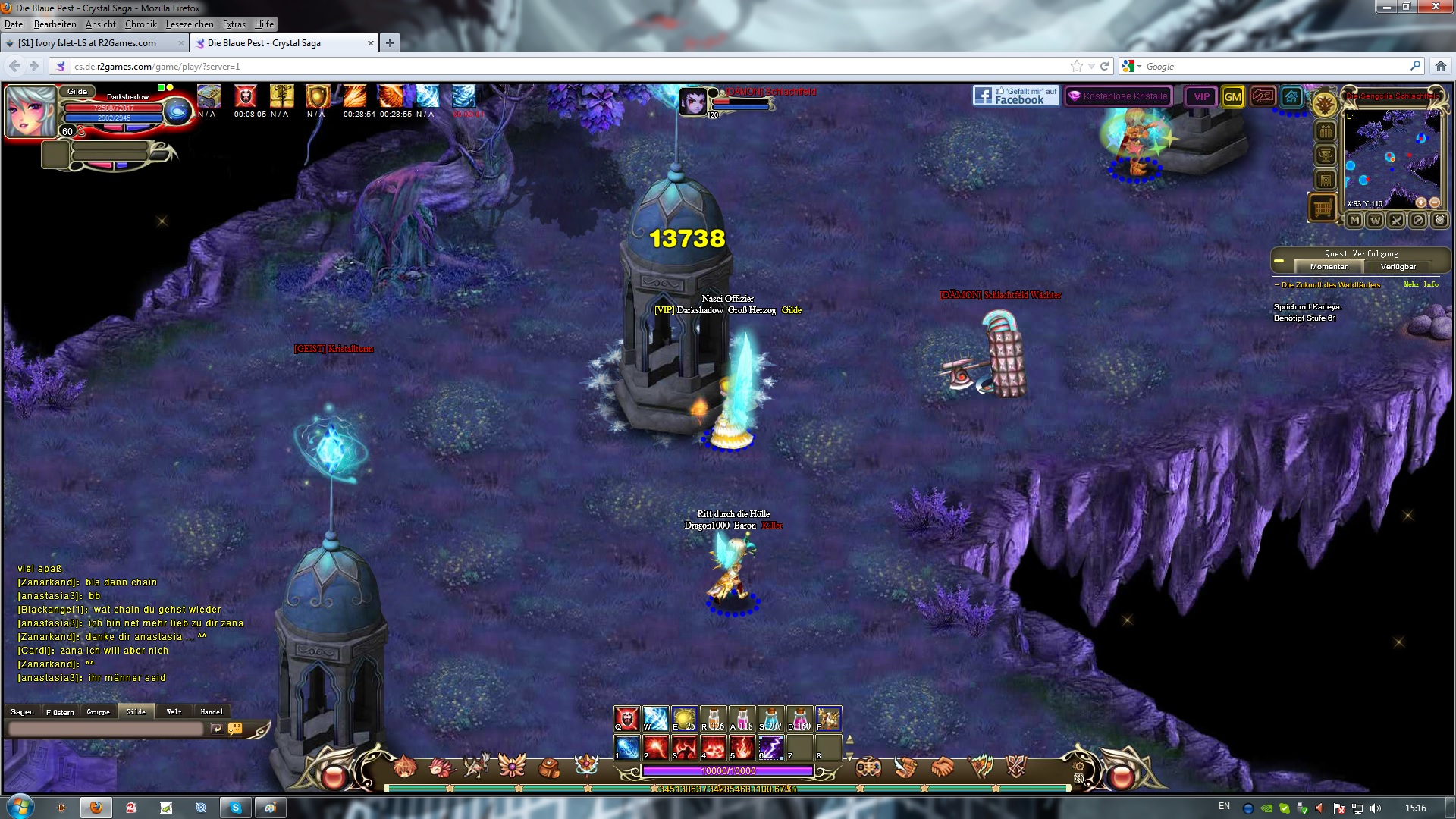Open the shopping cart item shop
This screenshot has height=819, width=1456.
click(1323, 206)
